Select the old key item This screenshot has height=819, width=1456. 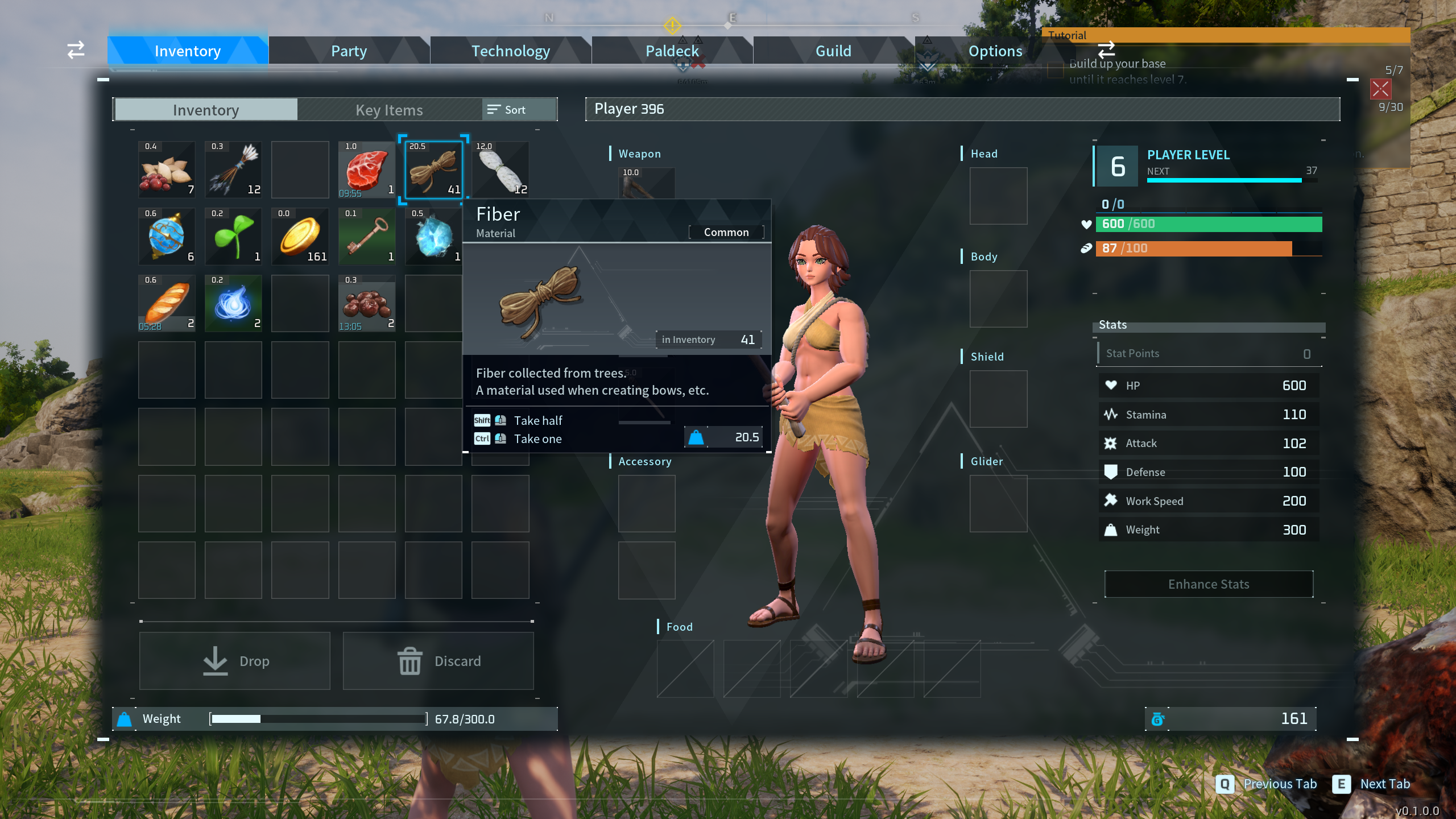coord(367,237)
